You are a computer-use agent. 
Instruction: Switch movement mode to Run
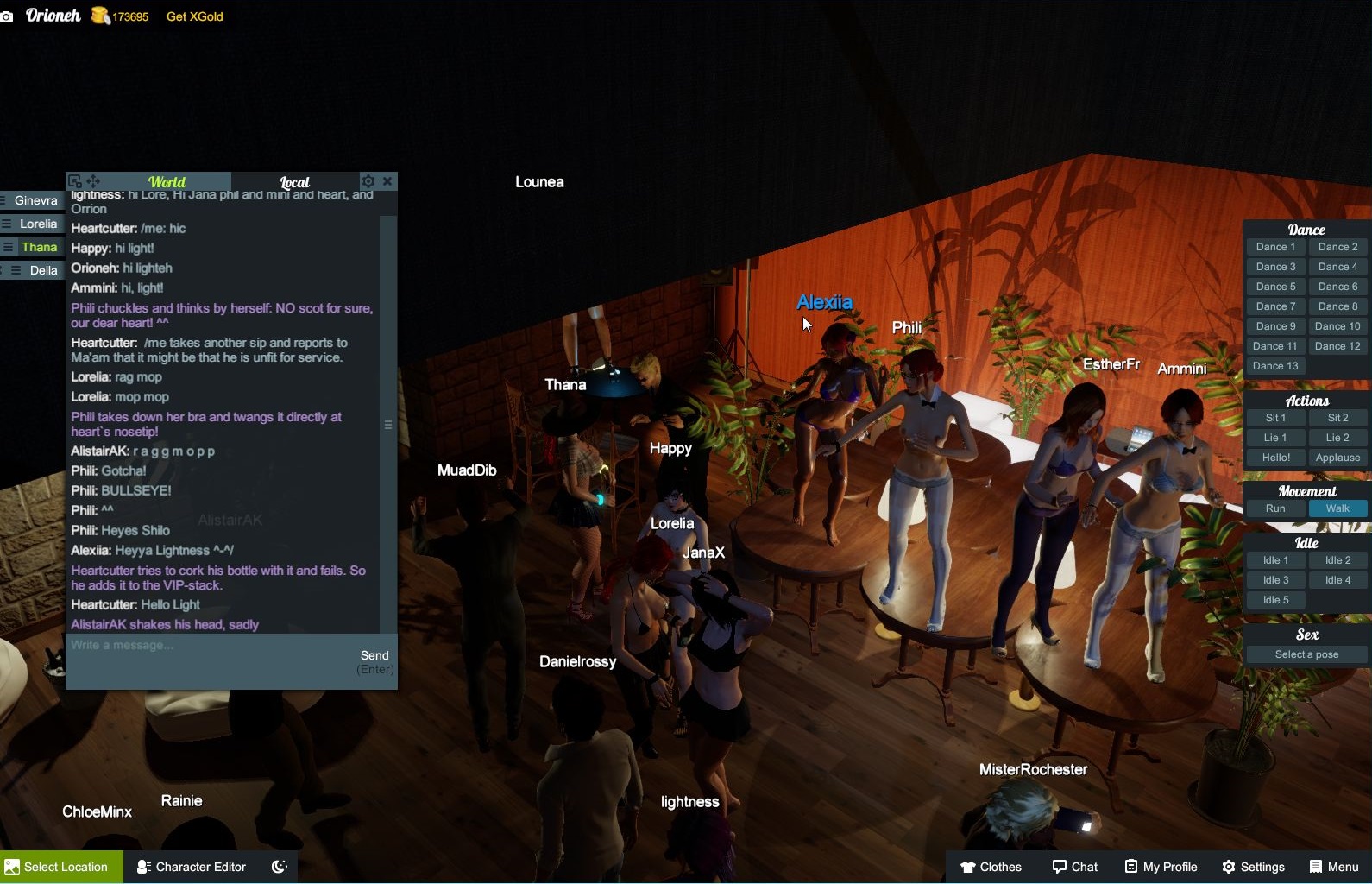[x=1275, y=508]
